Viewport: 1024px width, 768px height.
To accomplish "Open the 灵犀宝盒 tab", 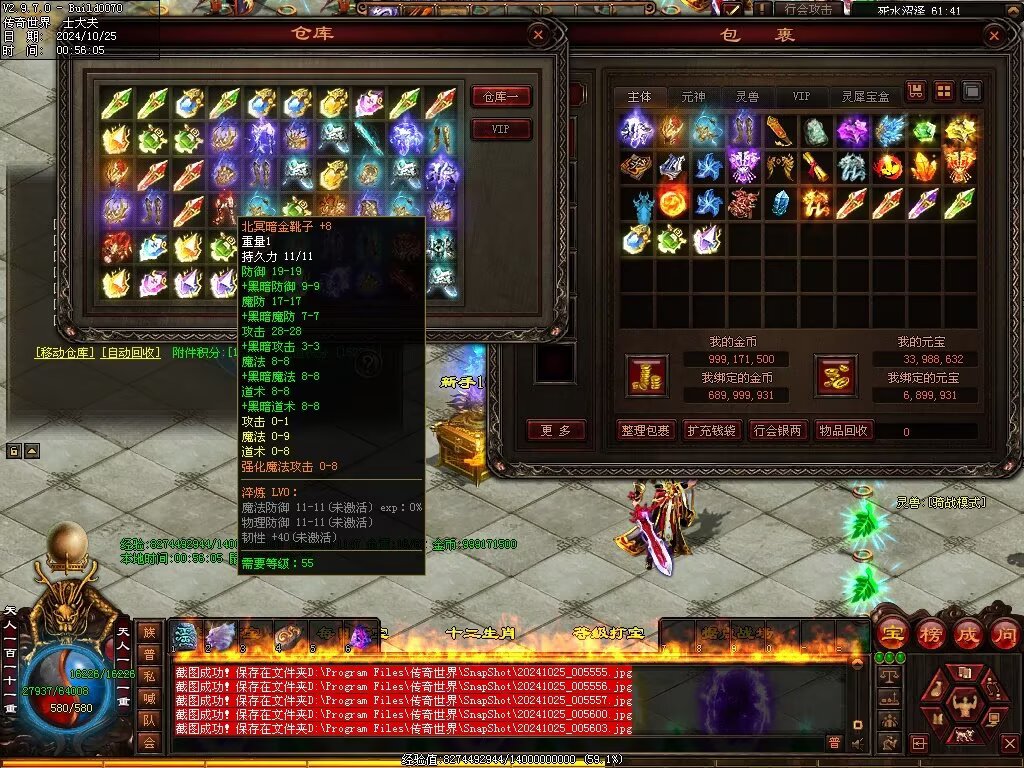I will pyautogui.click(x=866, y=96).
